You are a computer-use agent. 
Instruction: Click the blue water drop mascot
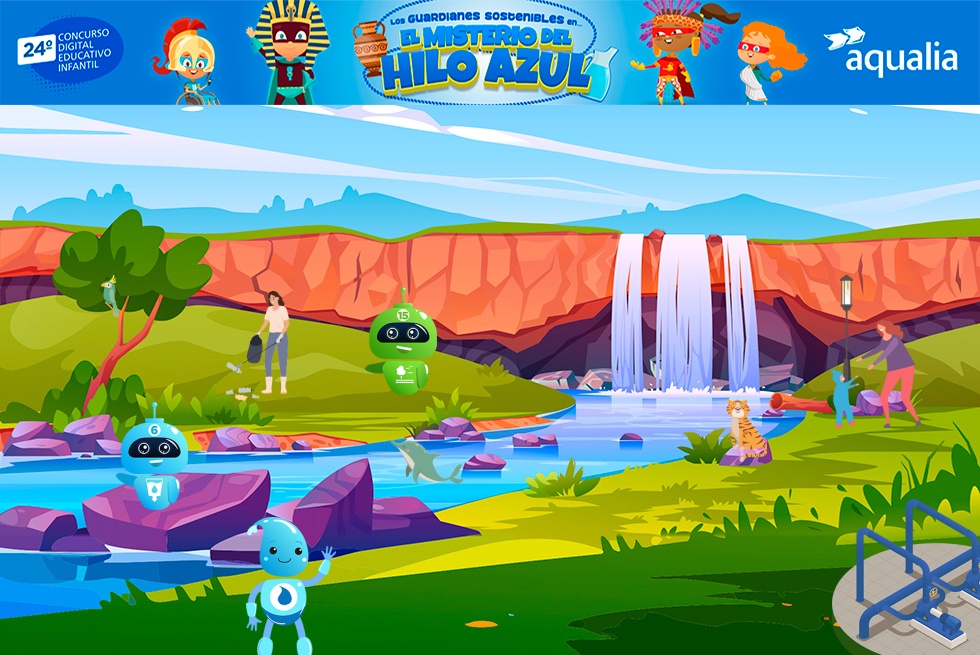pos(283,585)
